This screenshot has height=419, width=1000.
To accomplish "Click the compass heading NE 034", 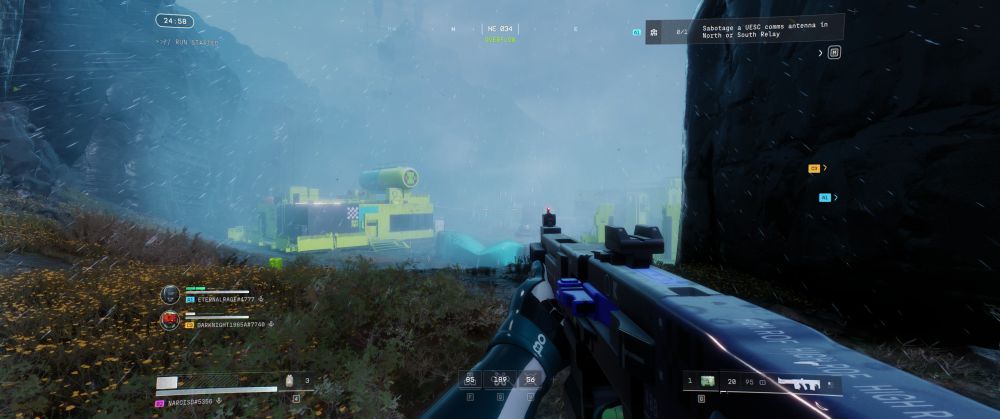I will click(499, 29).
